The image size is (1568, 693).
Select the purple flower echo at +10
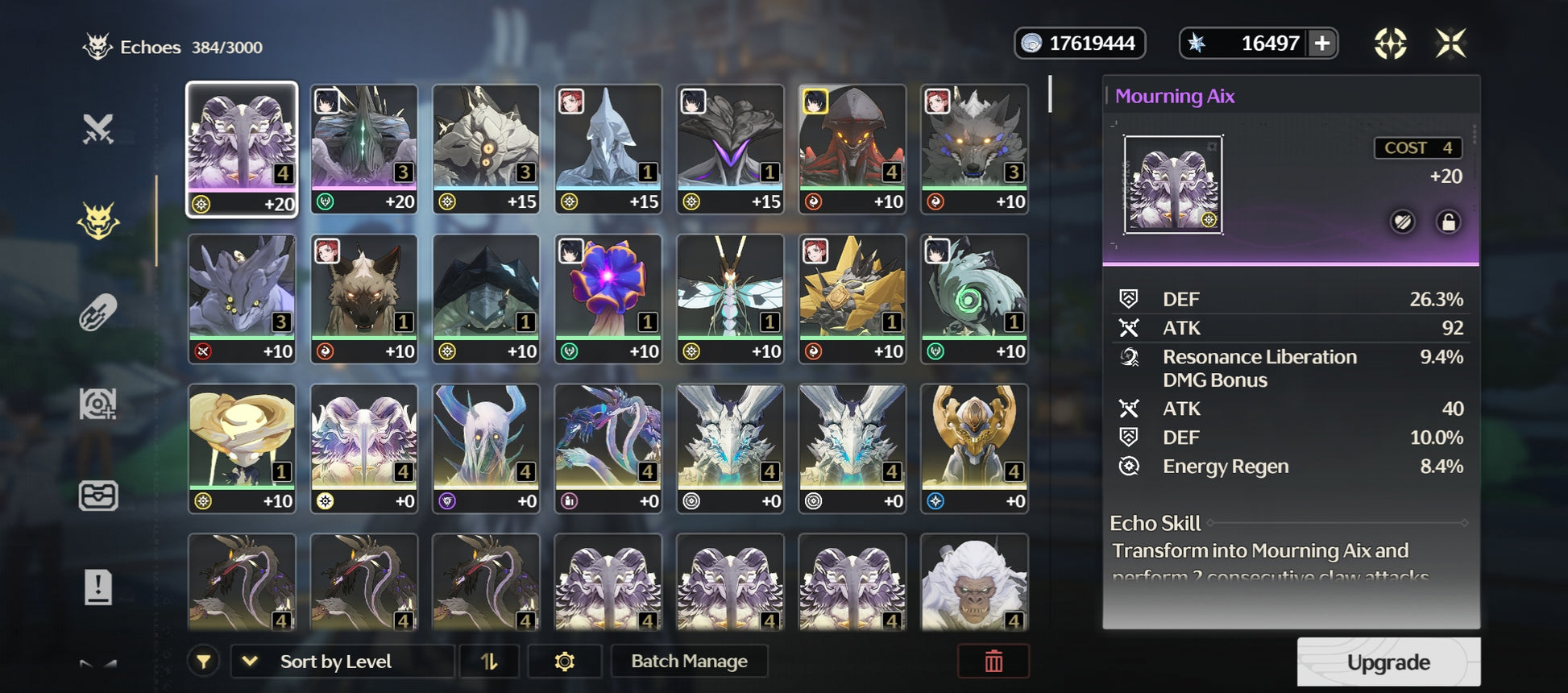point(608,298)
